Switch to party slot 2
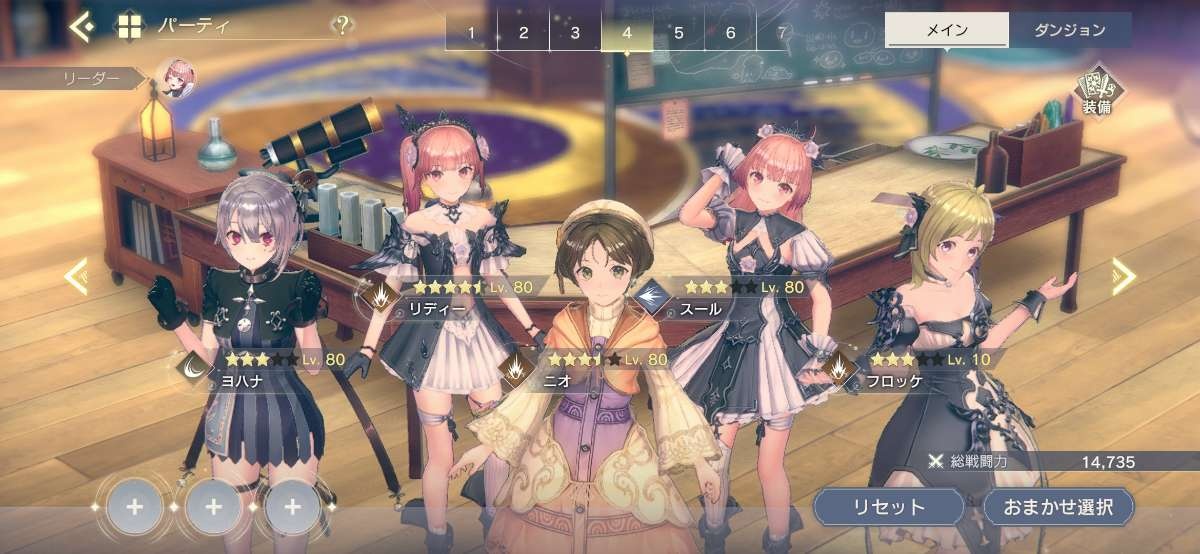 click(523, 33)
